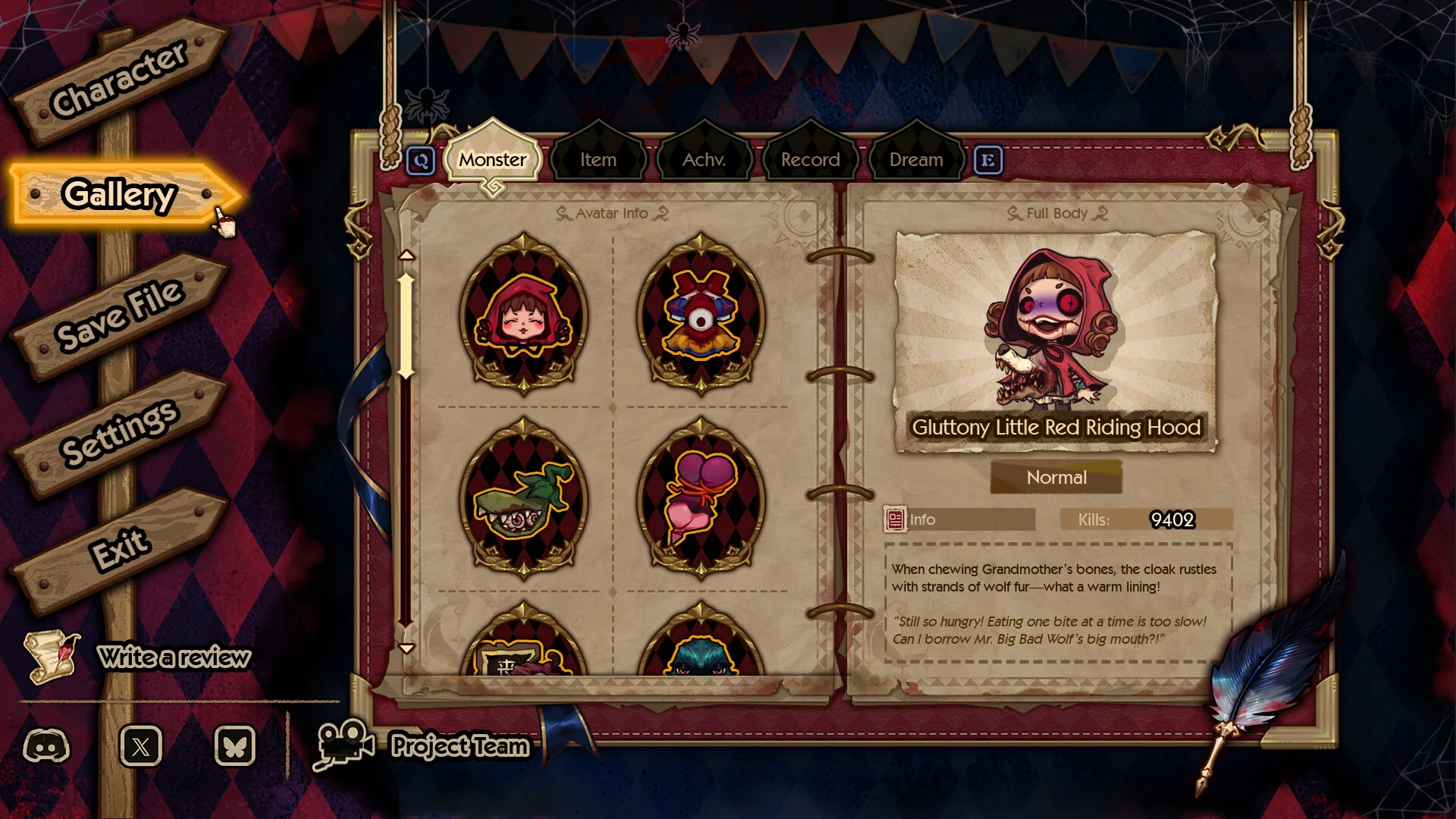Show the Project Team credits
1456x819 pixels.
point(459,746)
